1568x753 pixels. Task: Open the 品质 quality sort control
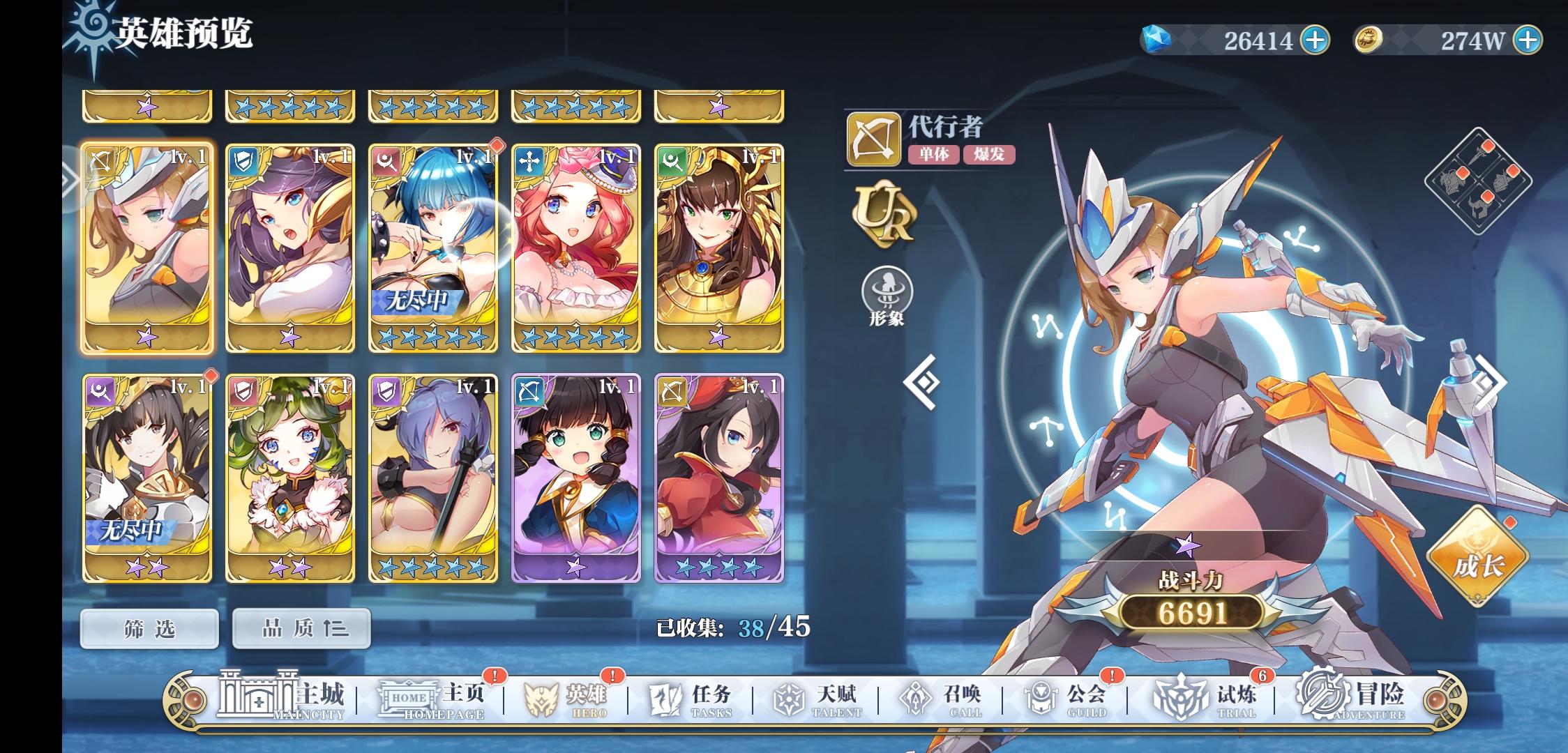coord(301,627)
